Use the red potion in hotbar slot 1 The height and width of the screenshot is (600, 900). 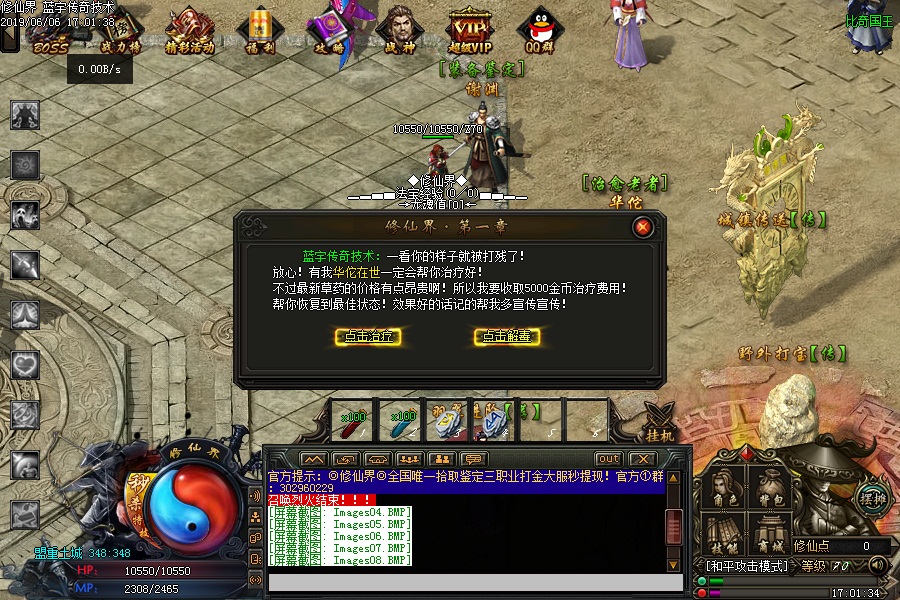click(x=354, y=421)
